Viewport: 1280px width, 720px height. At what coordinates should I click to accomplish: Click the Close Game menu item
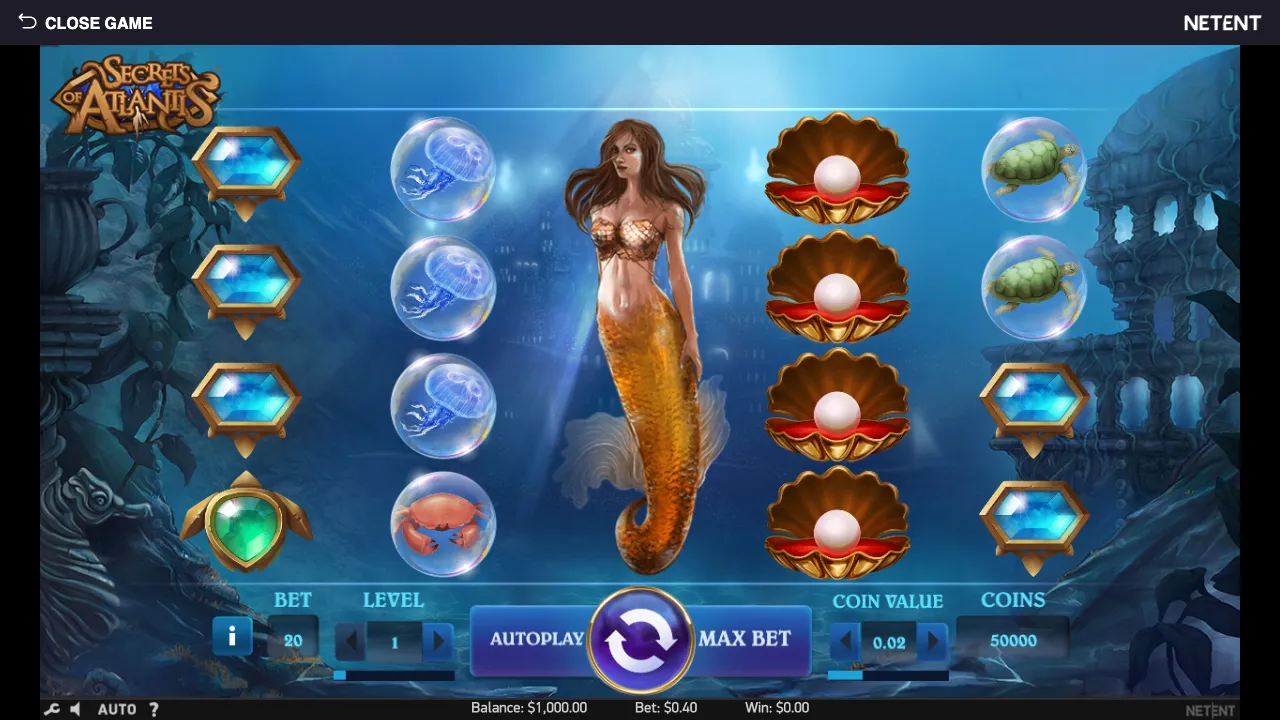coord(99,22)
